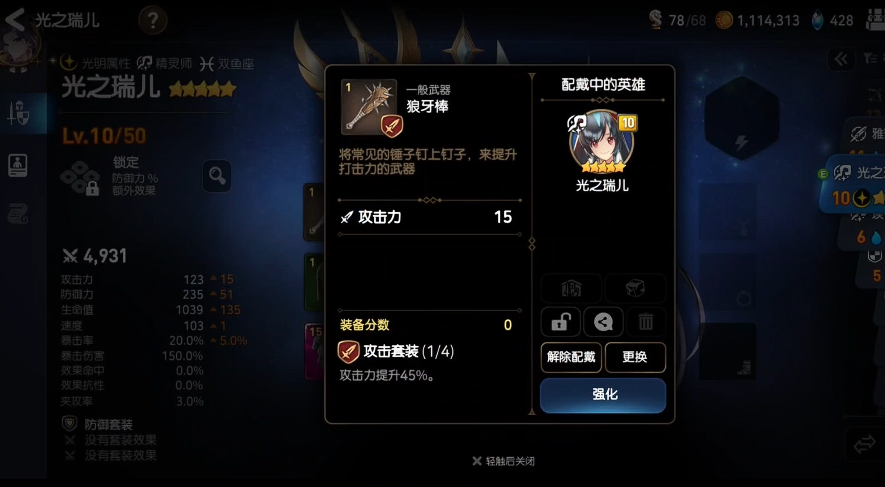This screenshot has height=487, width=885.
Task: Toggle the padlock lock icon
Action: [560, 321]
